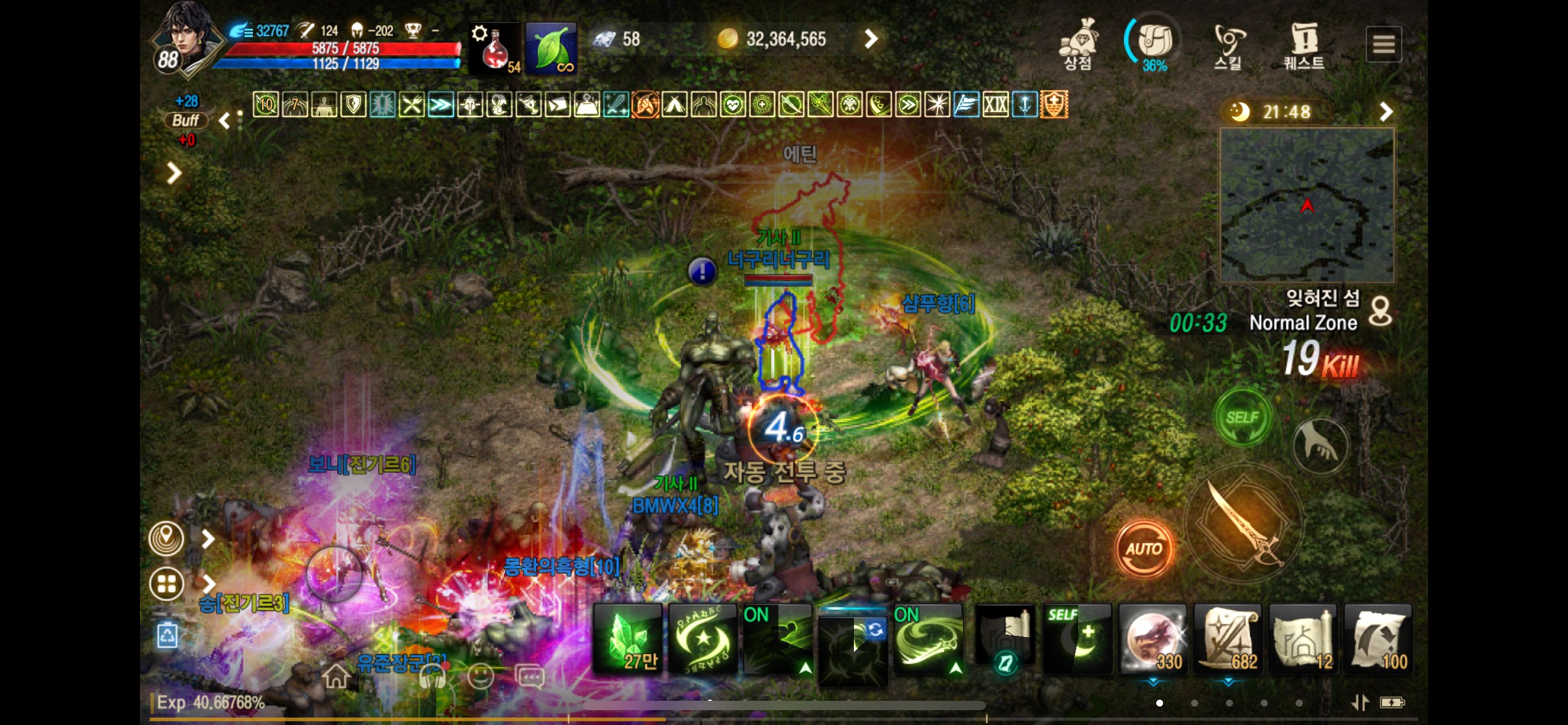Image resolution: width=1568 pixels, height=725 pixels.
Task: Open the hamburger main menu
Action: click(1383, 44)
